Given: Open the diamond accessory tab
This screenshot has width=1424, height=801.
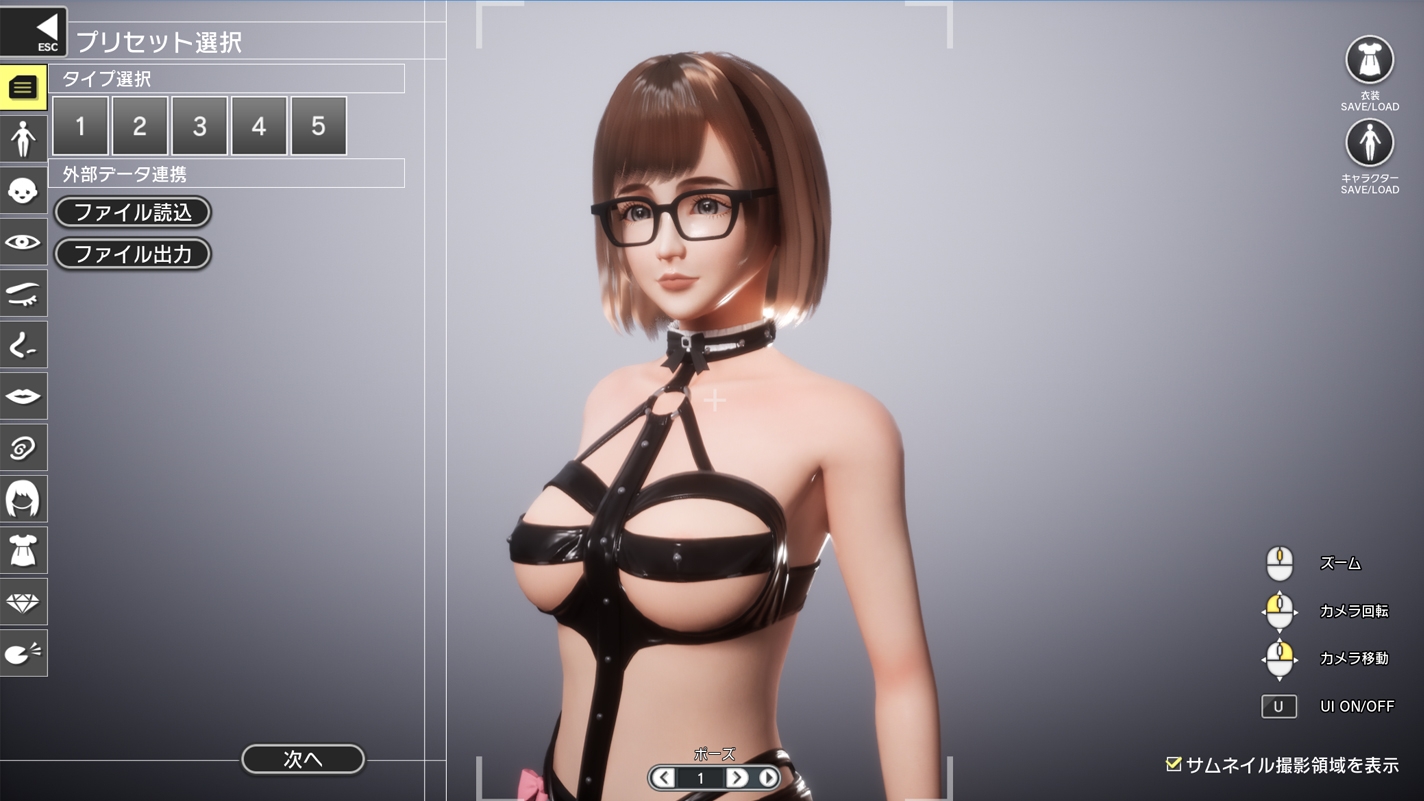Looking at the screenshot, I should coord(23,602).
